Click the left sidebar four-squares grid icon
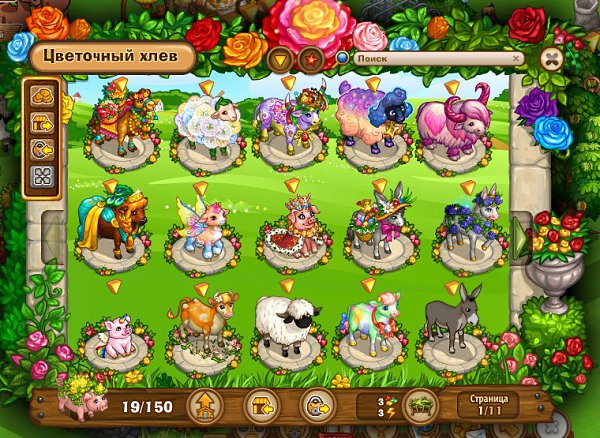The width and height of the screenshot is (600, 438). (x=44, y=178)
